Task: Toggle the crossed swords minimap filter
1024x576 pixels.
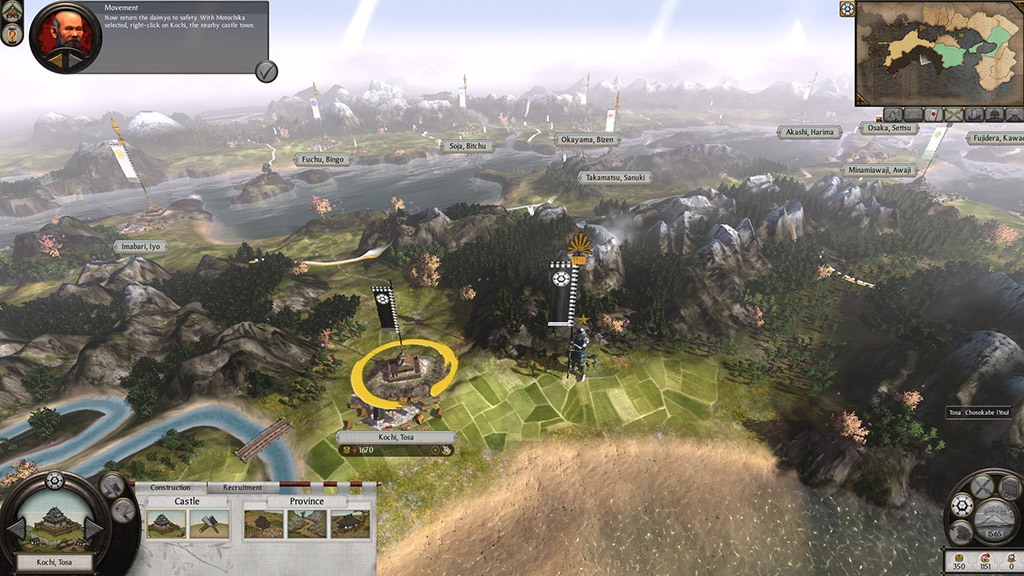Action: coord(953,115)
